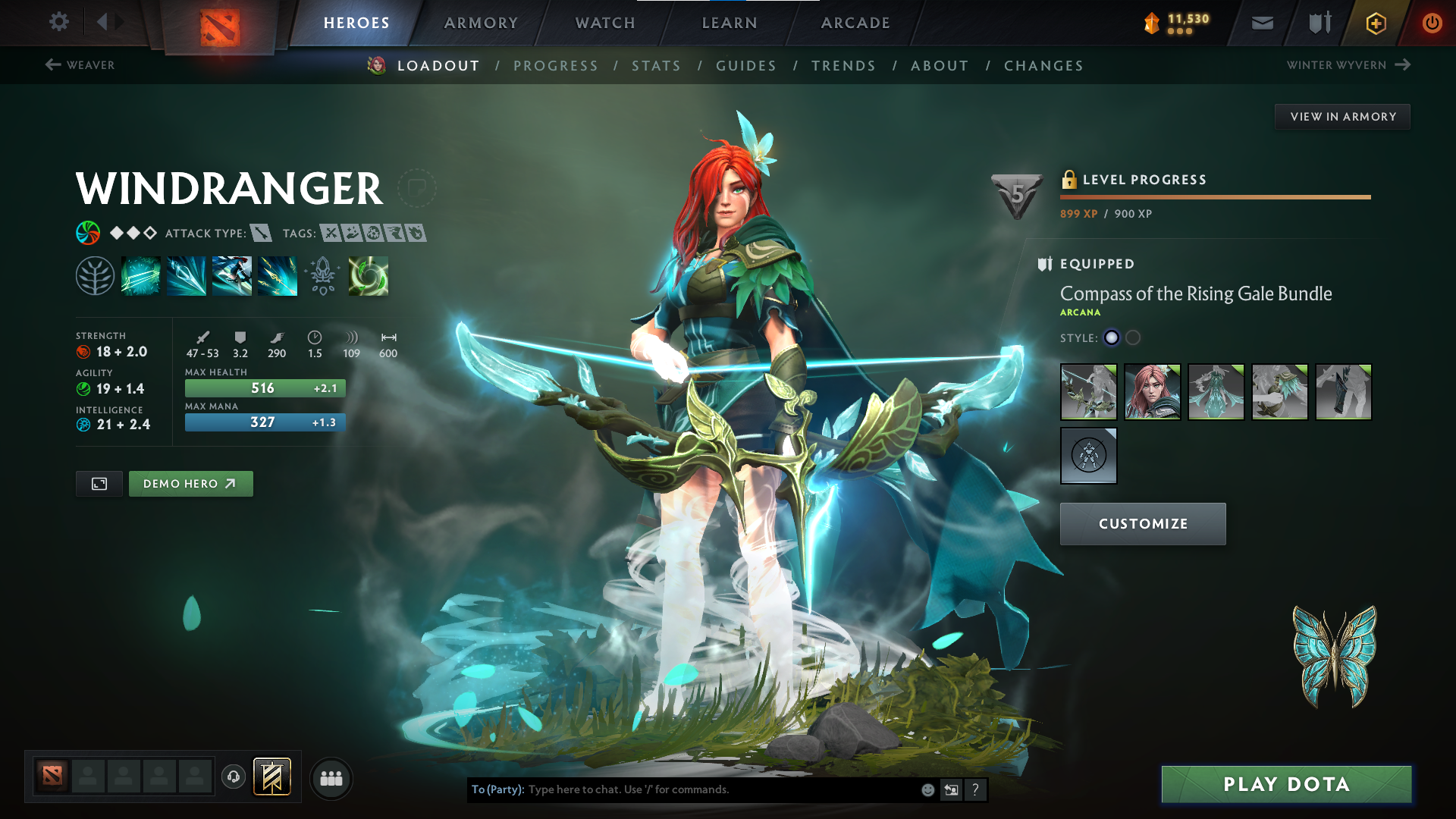Click the settings gear in top-left corner
1456x819 pixels.
[58, 22]
